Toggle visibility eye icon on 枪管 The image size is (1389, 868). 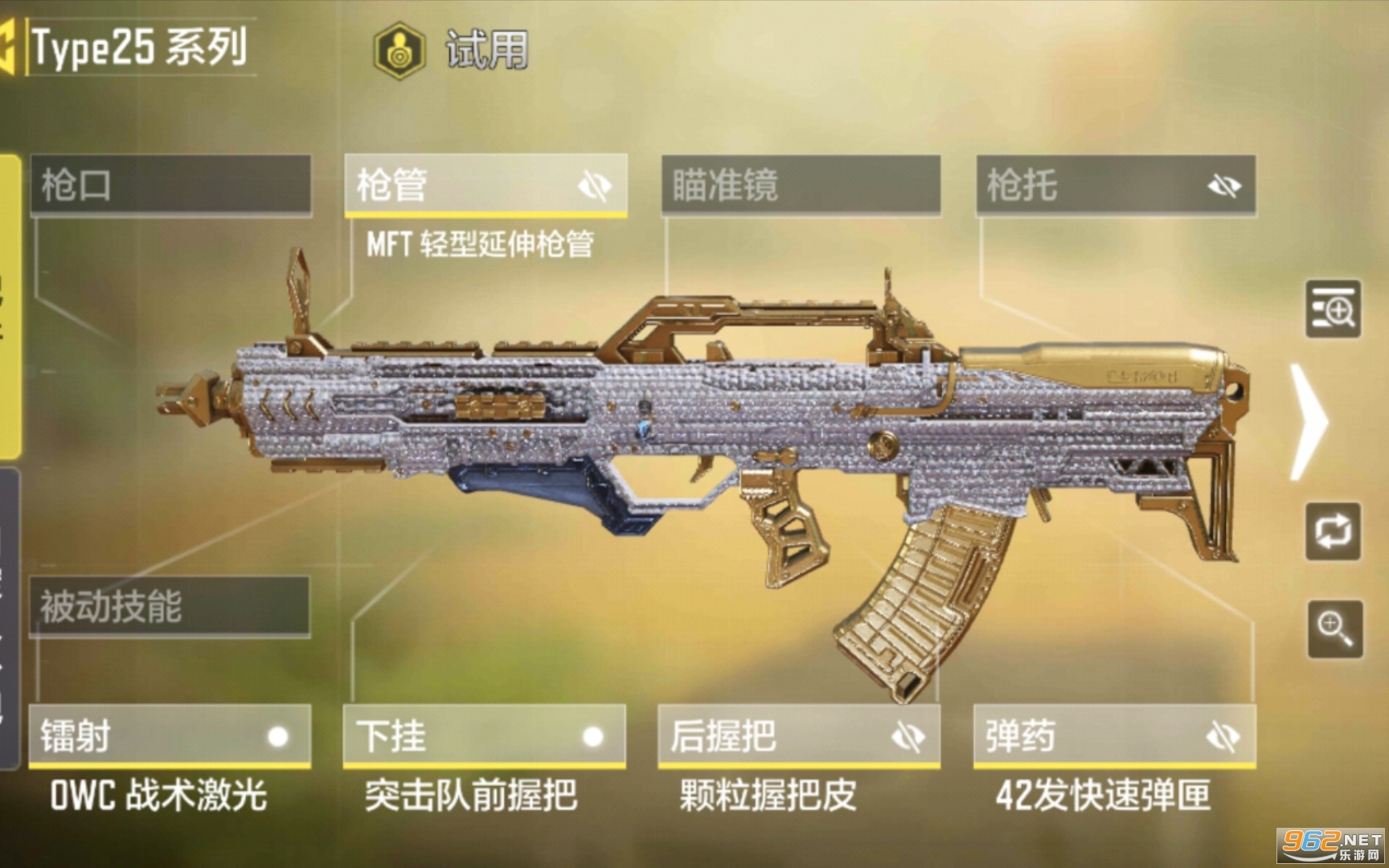(x=595, y=186)
